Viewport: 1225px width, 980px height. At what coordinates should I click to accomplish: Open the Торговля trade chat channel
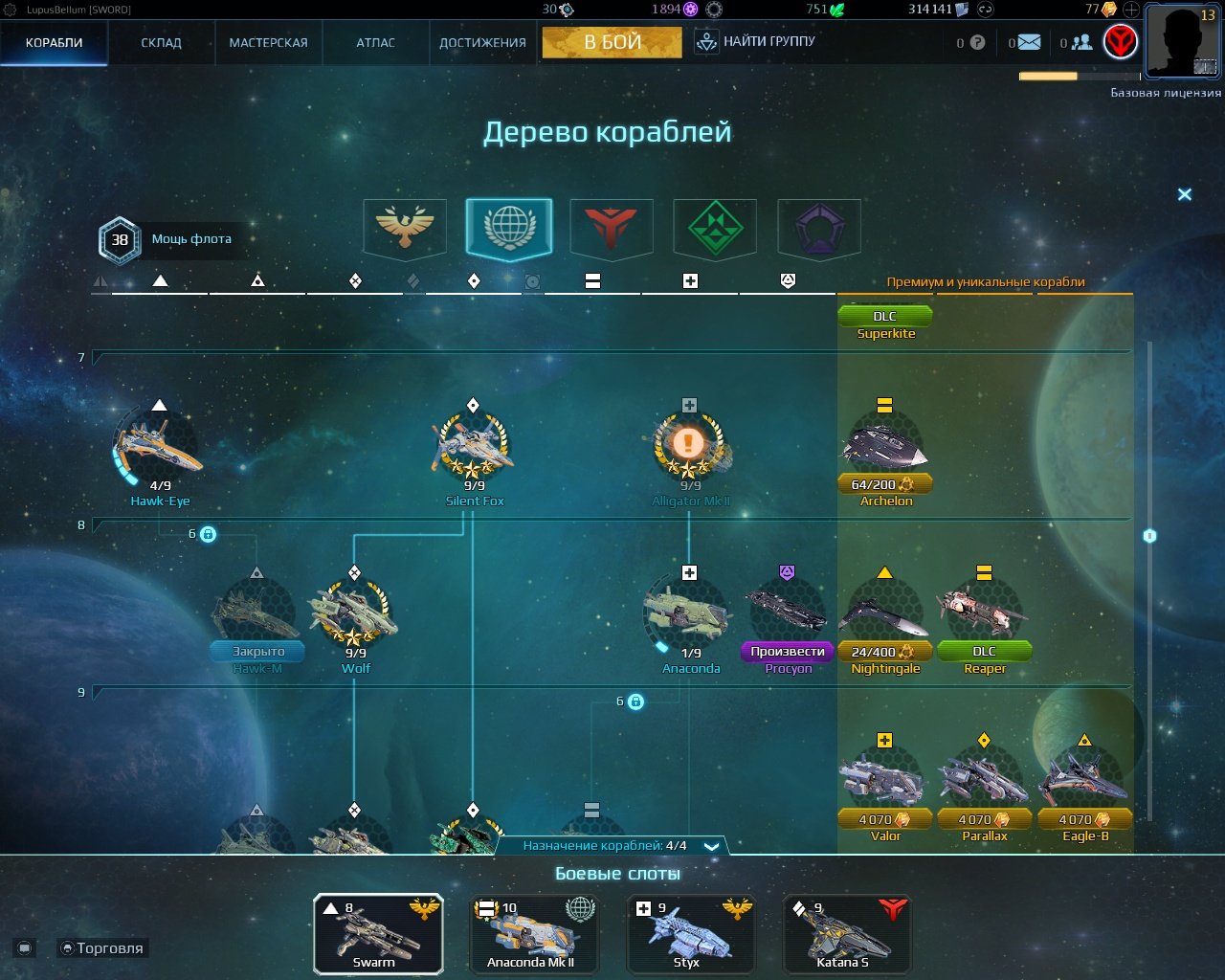[x=103, y=948]
